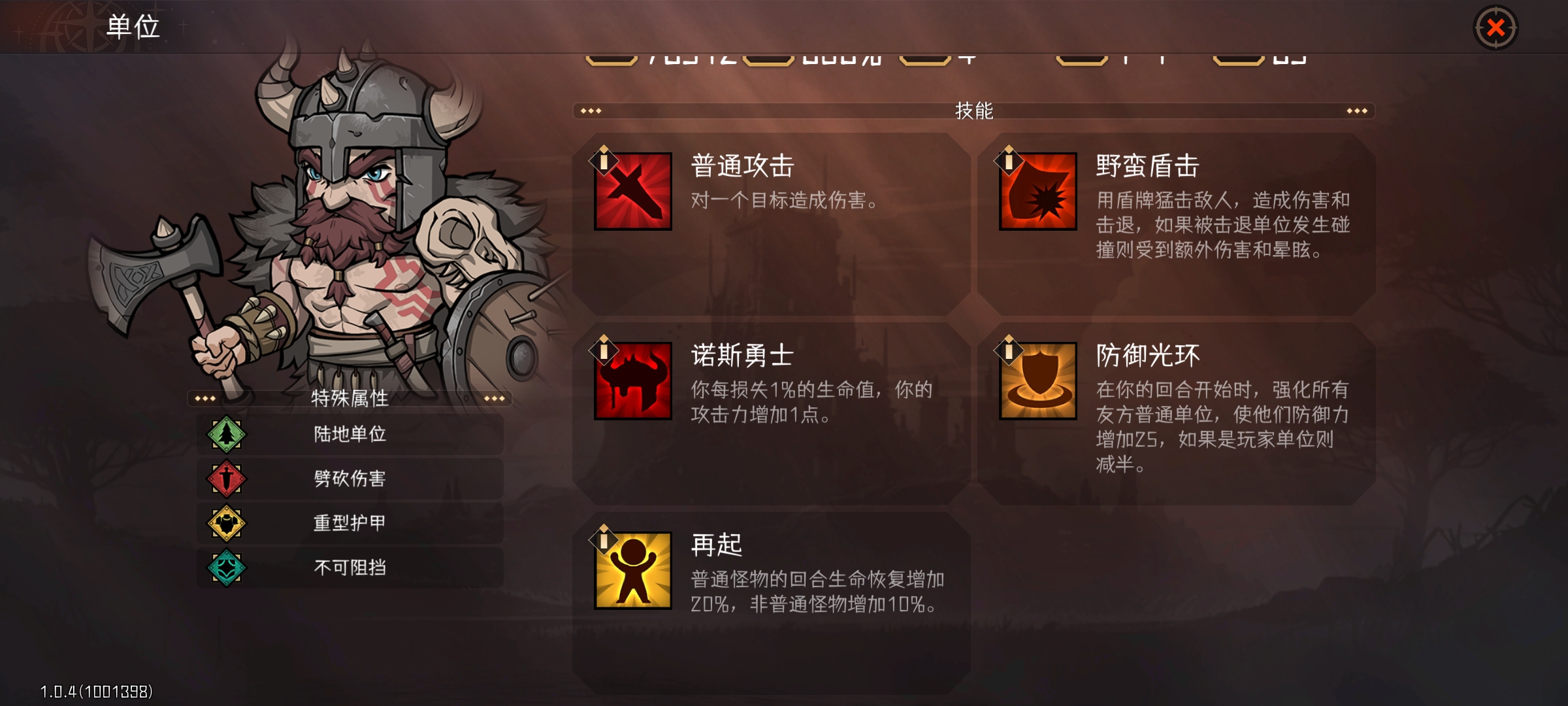The width and height of the screenshot is (1568, 706).
Task: Expand the left dots beside 技能 header
Action: (590, 110)
